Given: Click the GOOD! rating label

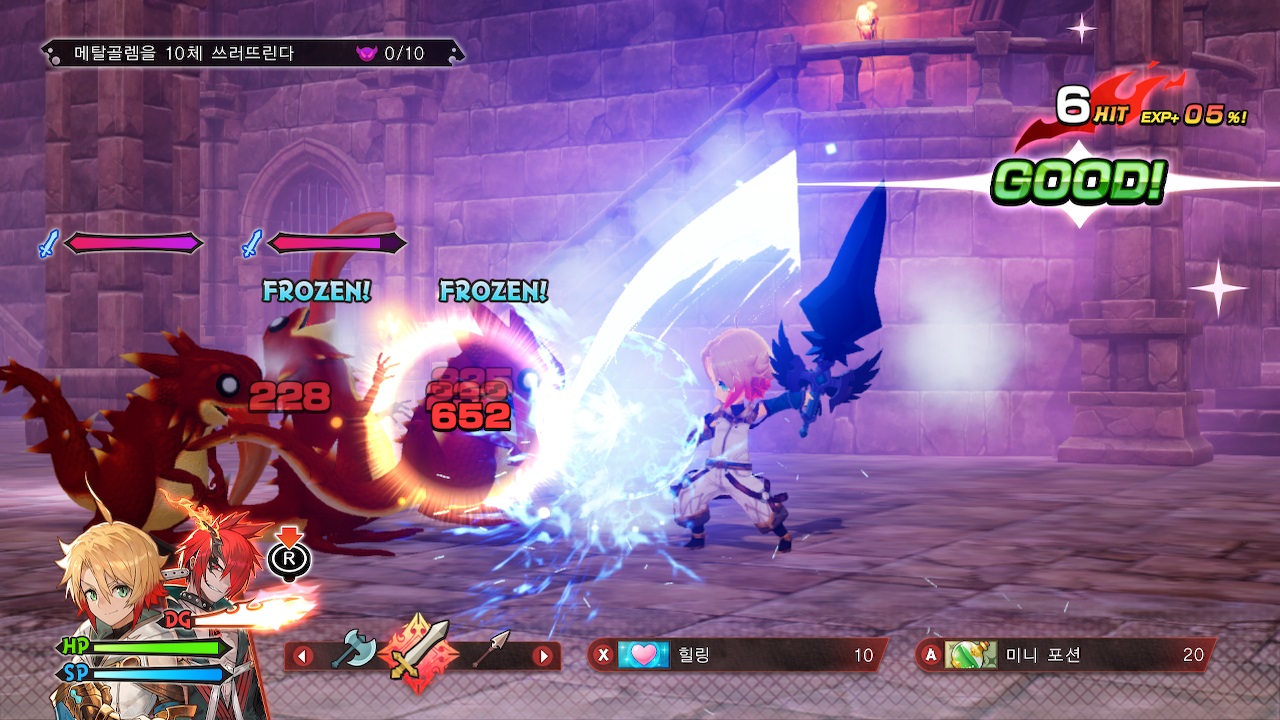Looking at the screenshot, I should click(x=1080, y=182).
